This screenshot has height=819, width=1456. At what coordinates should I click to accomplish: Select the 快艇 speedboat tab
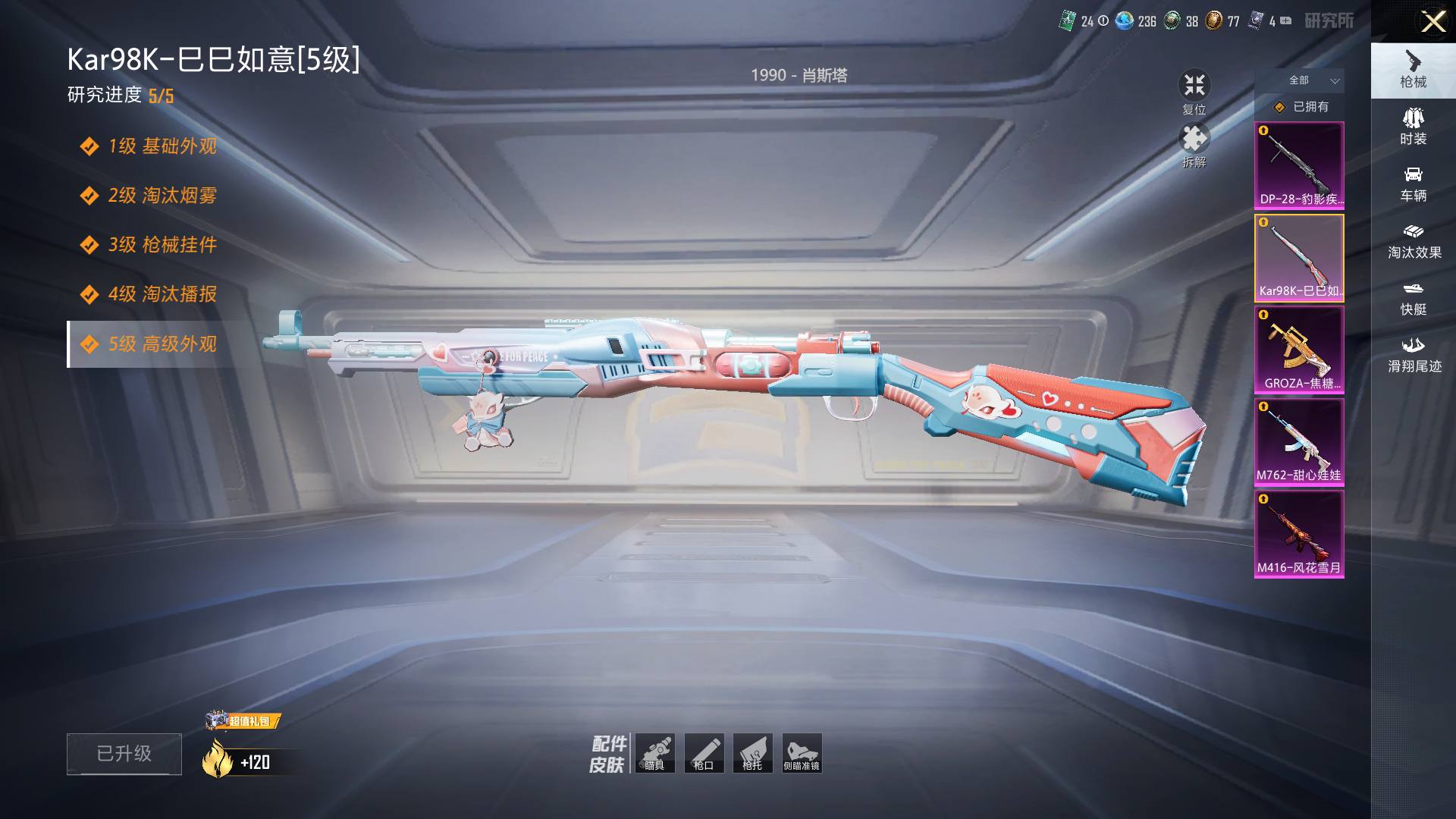pos(1413,298)
